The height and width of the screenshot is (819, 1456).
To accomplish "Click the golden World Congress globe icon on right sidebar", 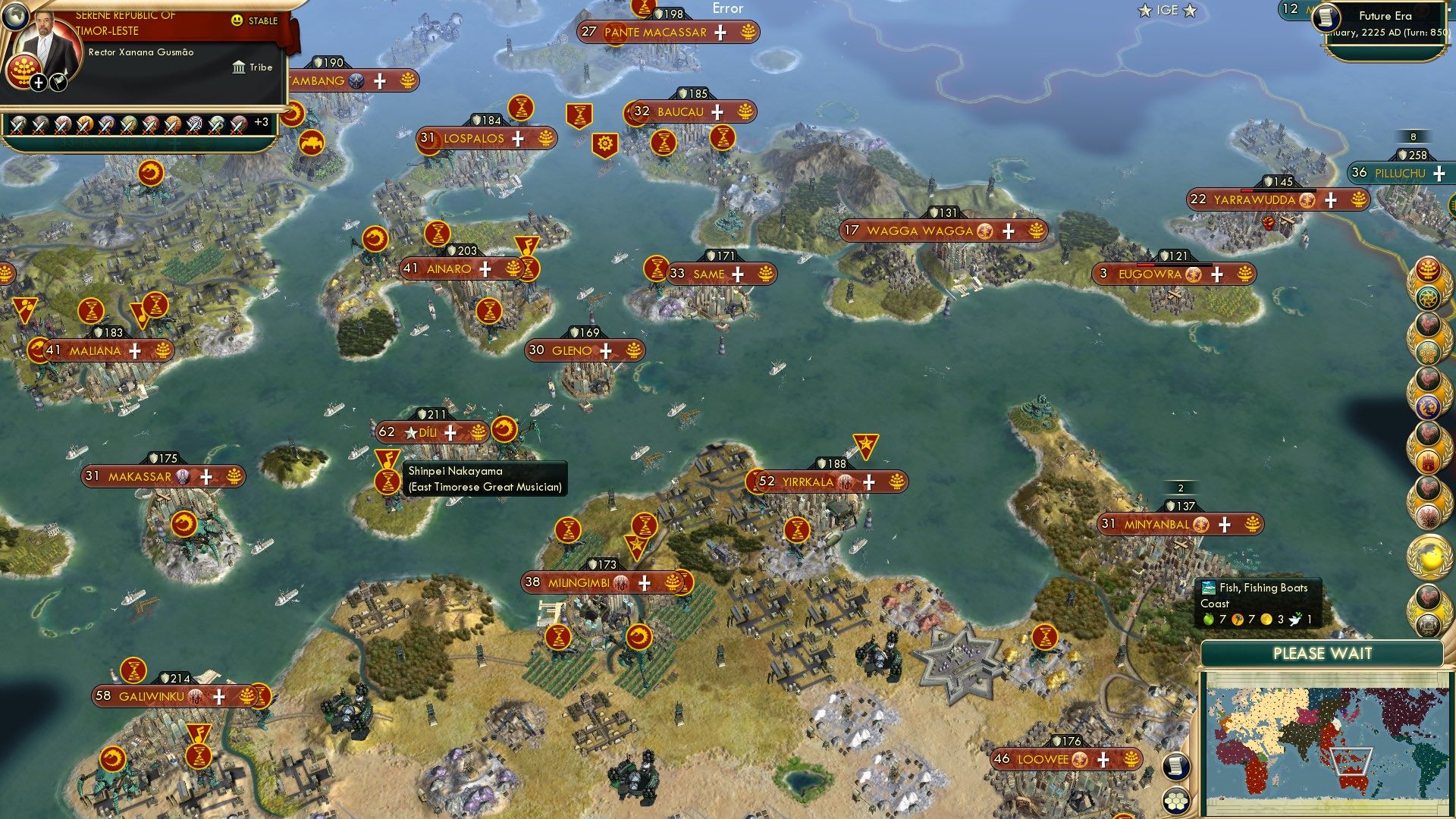I will point(1429,557).
